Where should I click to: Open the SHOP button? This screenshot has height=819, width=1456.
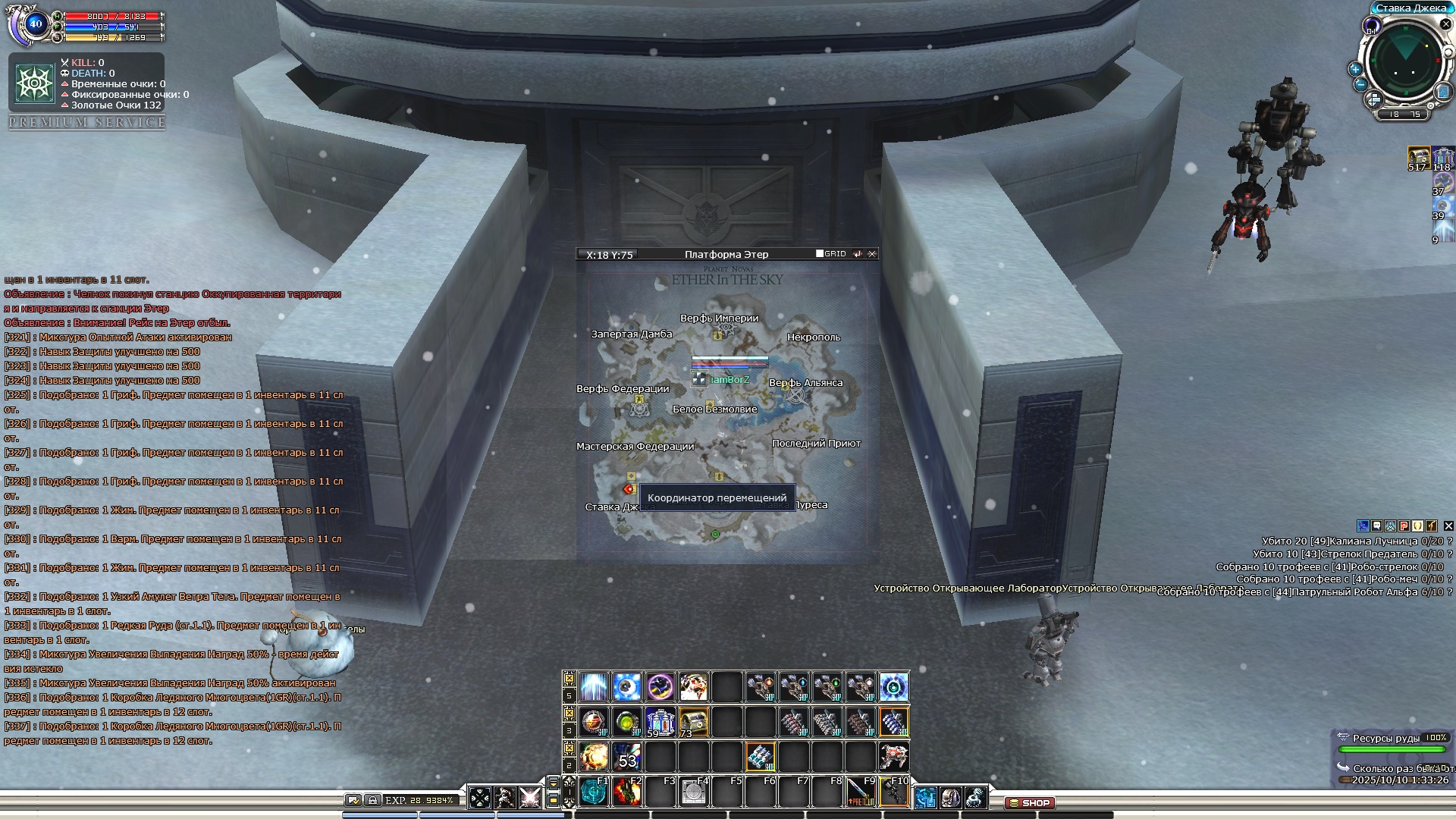pos(1030,802)
